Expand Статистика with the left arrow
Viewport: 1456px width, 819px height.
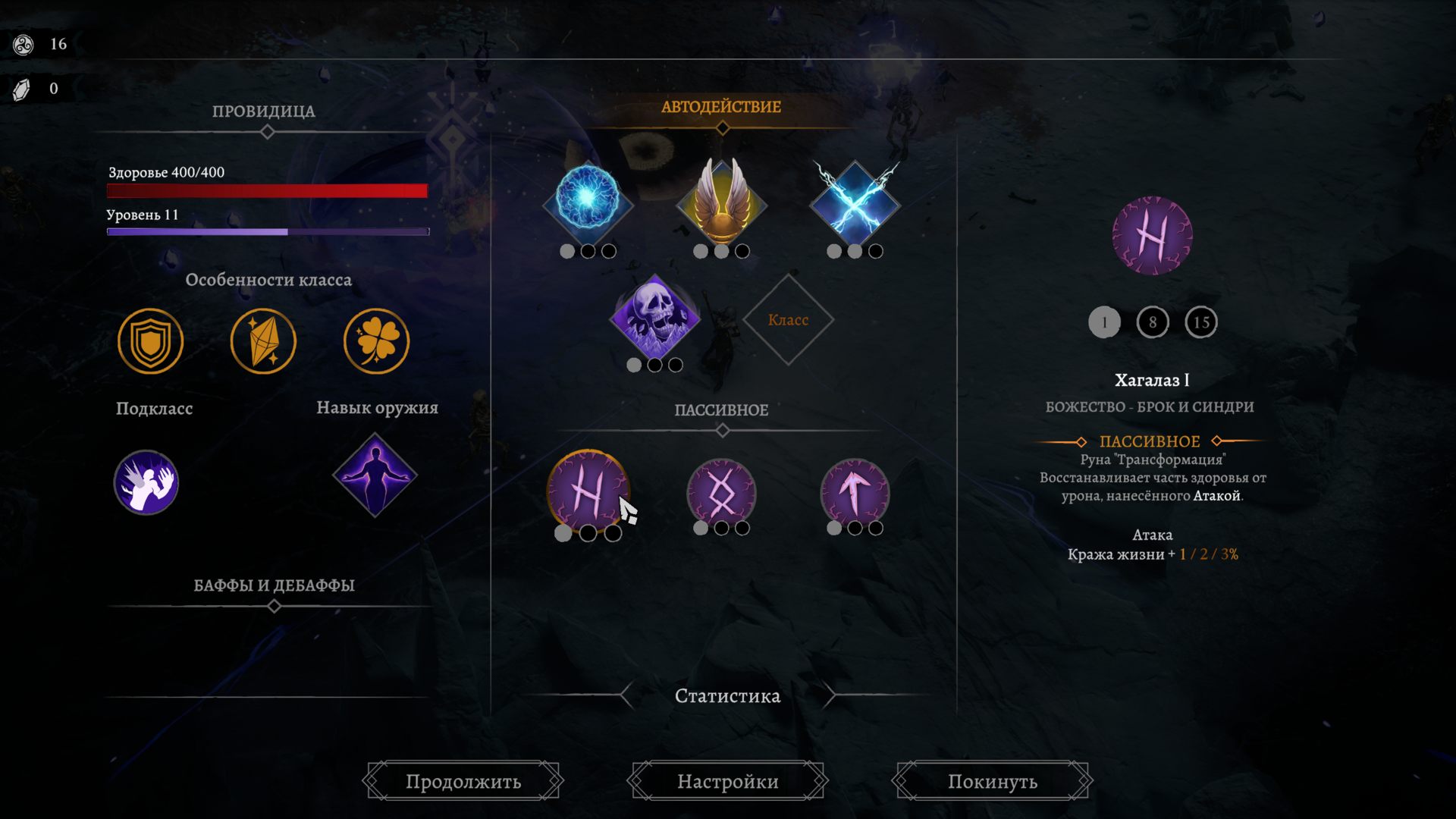624,694
